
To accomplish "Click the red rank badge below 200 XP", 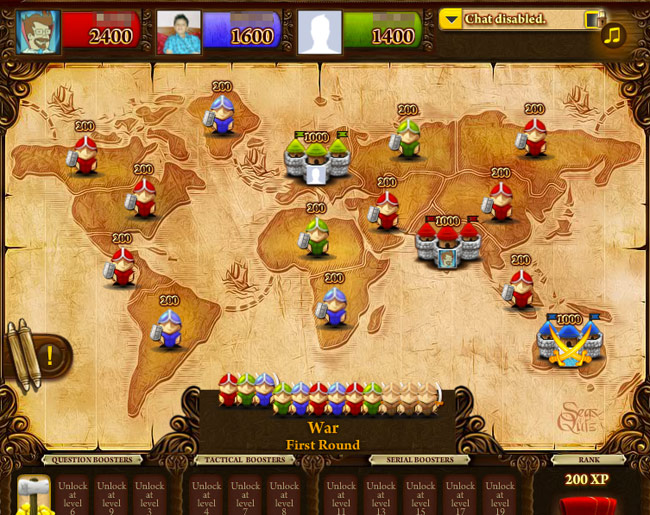I will (588, 503).
